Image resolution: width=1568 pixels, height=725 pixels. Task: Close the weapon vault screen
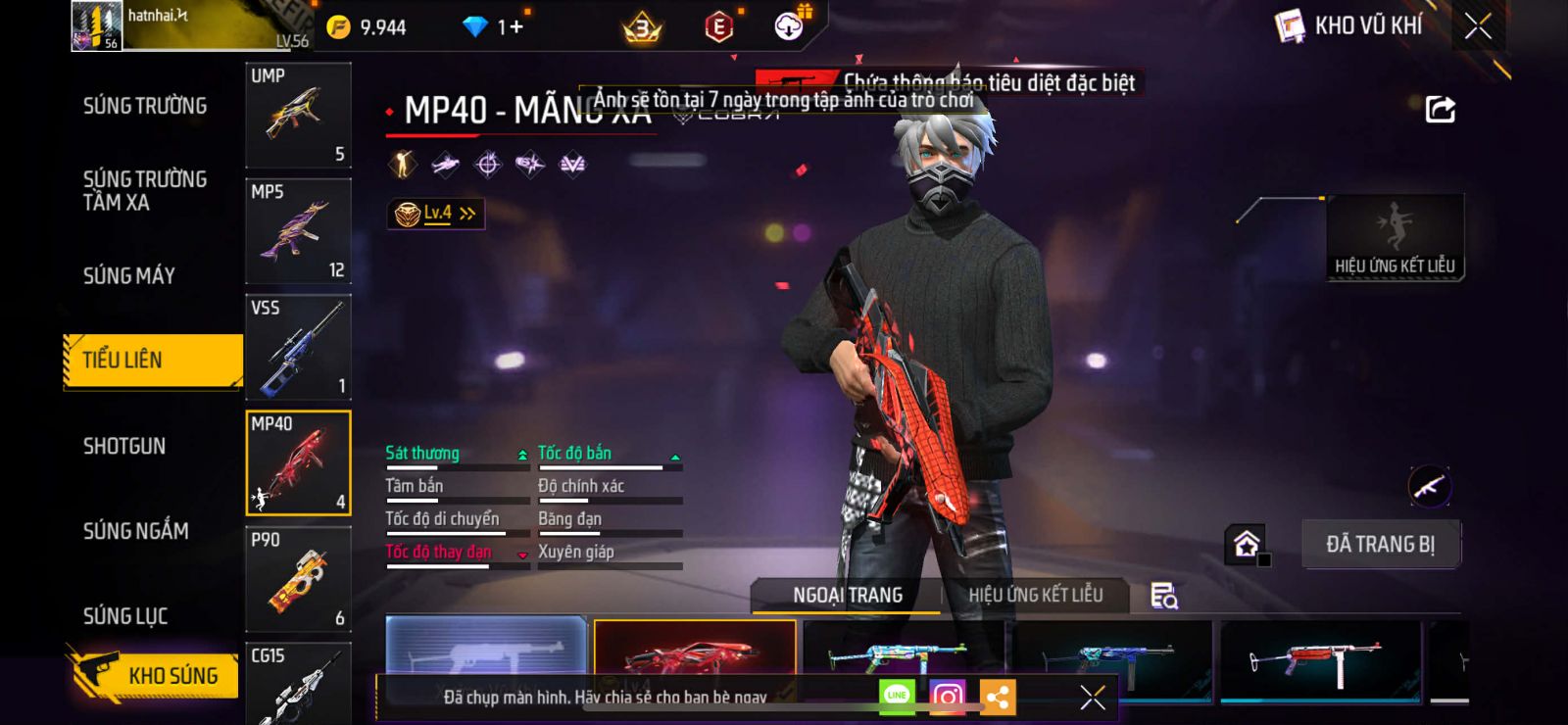pyautogui.click(x=1478, y=26)
